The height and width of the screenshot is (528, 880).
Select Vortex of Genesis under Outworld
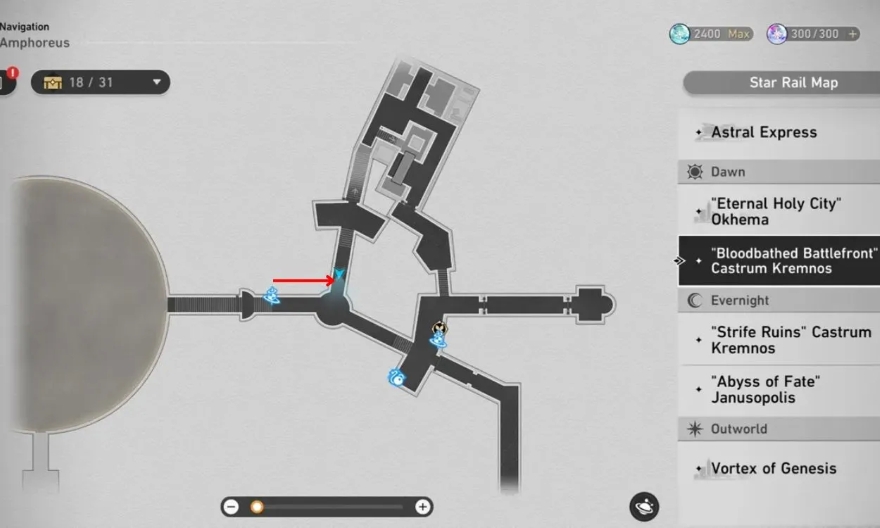click(773, 468)
